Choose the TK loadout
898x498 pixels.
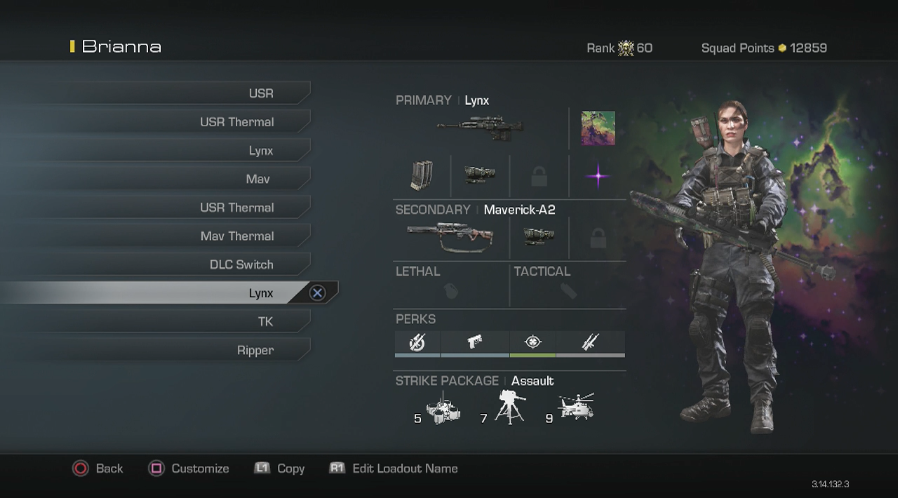pyautogui.click(x=265, y=322)
